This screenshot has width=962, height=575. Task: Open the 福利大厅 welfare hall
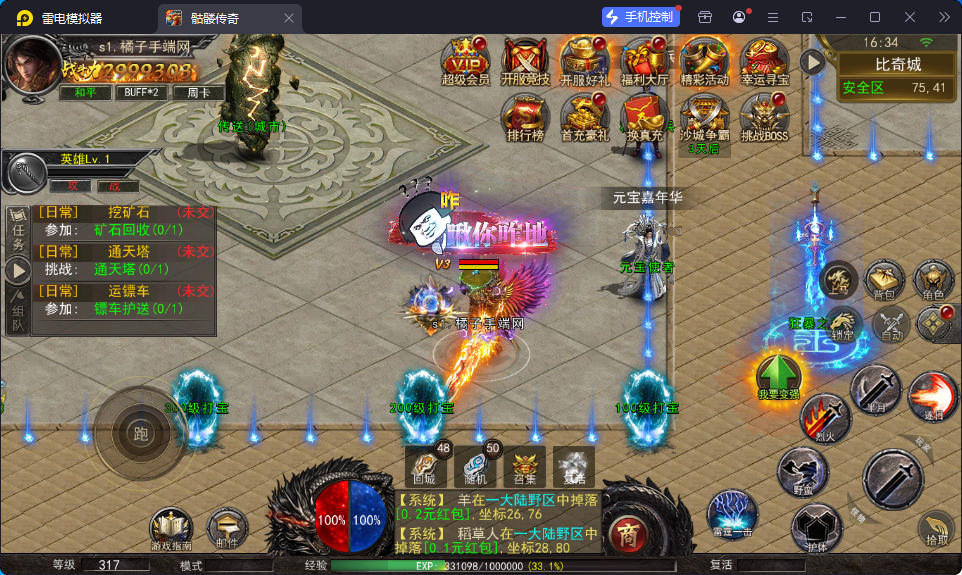coord(644,61)
